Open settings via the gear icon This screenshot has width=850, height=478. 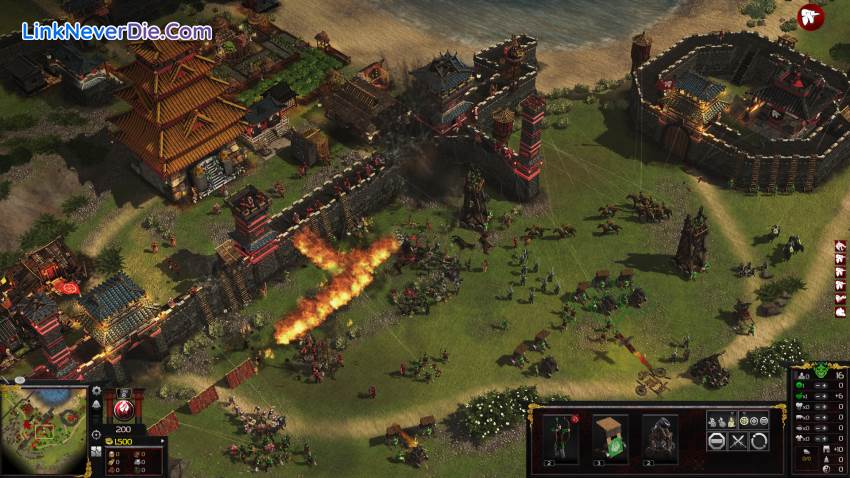[96, 391]
